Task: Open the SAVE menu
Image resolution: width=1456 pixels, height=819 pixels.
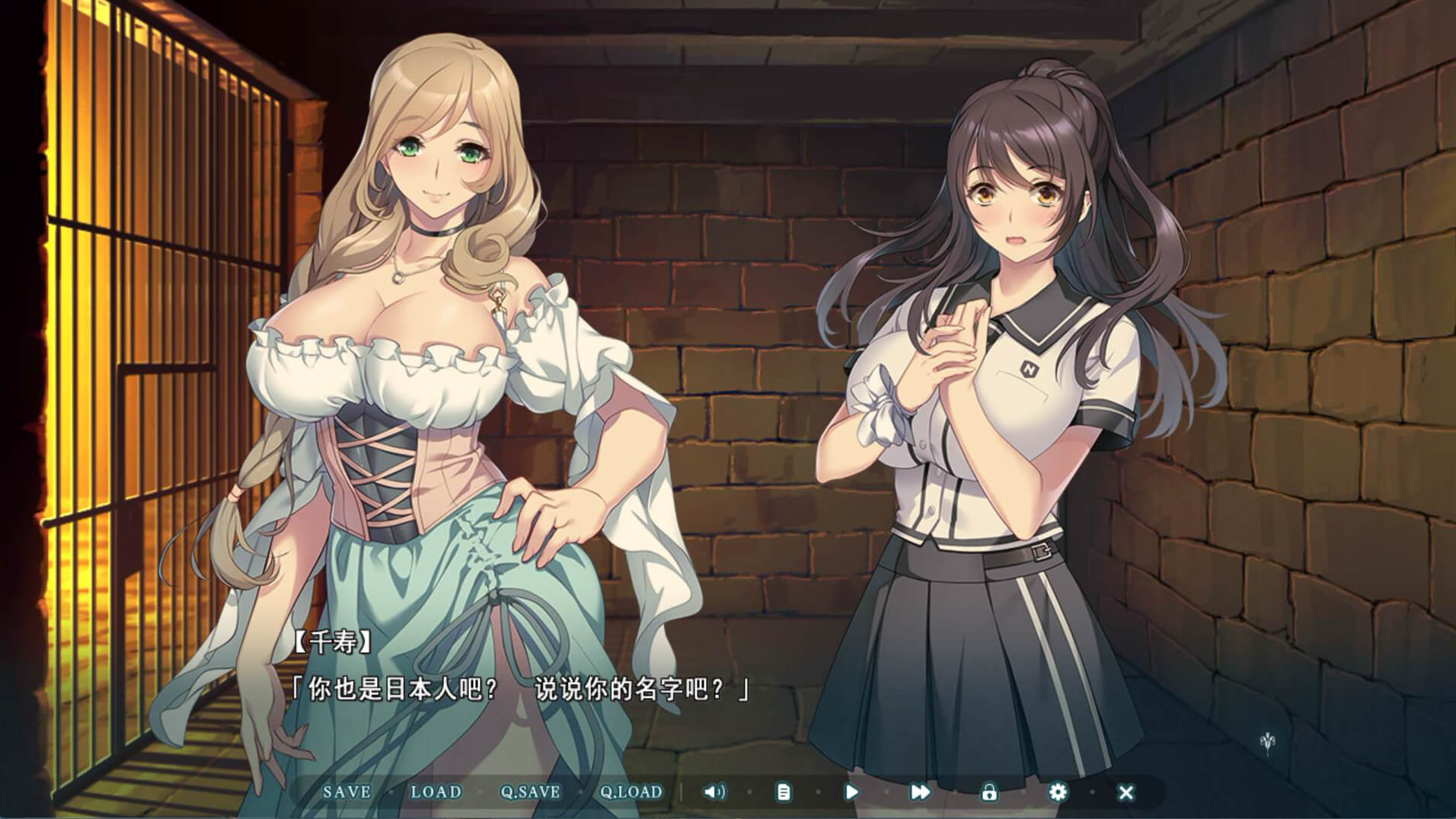Action: click(346, 792)
